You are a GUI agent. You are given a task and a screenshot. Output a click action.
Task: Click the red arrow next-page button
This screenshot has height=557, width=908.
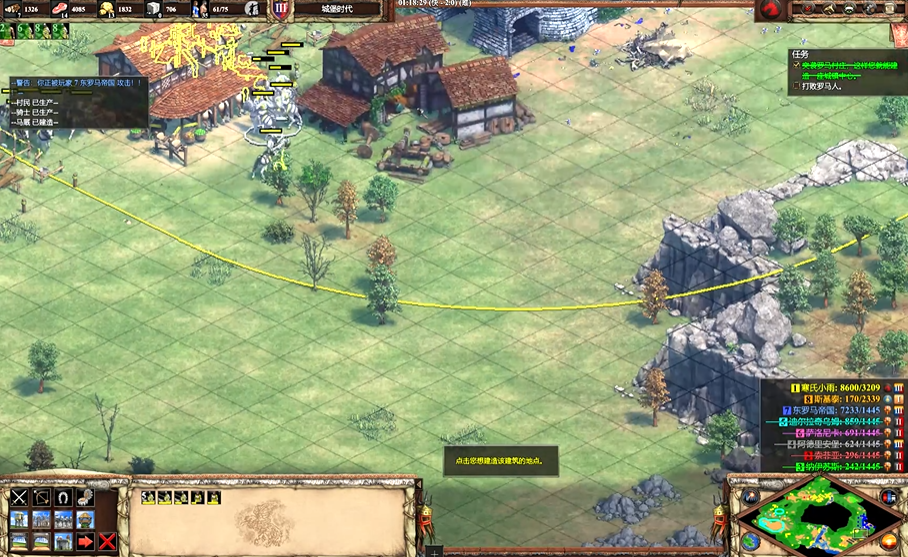[x=86, y=541]
